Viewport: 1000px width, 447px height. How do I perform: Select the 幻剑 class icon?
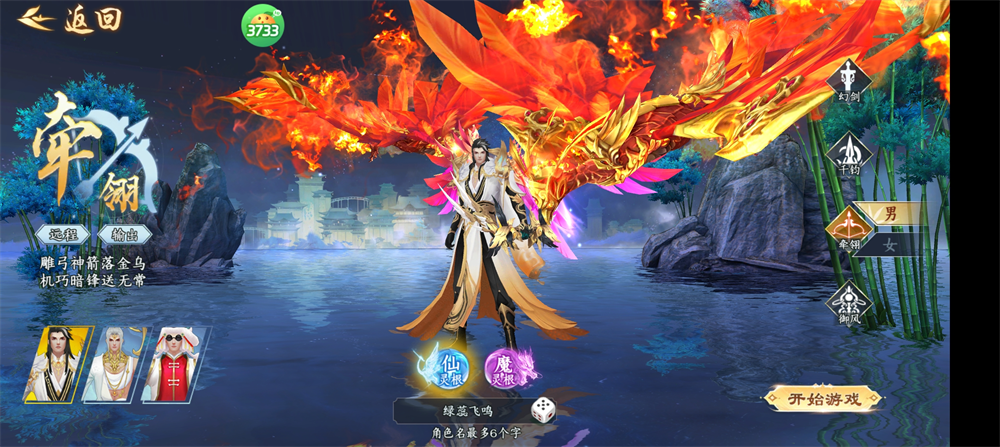pos(849,80)
